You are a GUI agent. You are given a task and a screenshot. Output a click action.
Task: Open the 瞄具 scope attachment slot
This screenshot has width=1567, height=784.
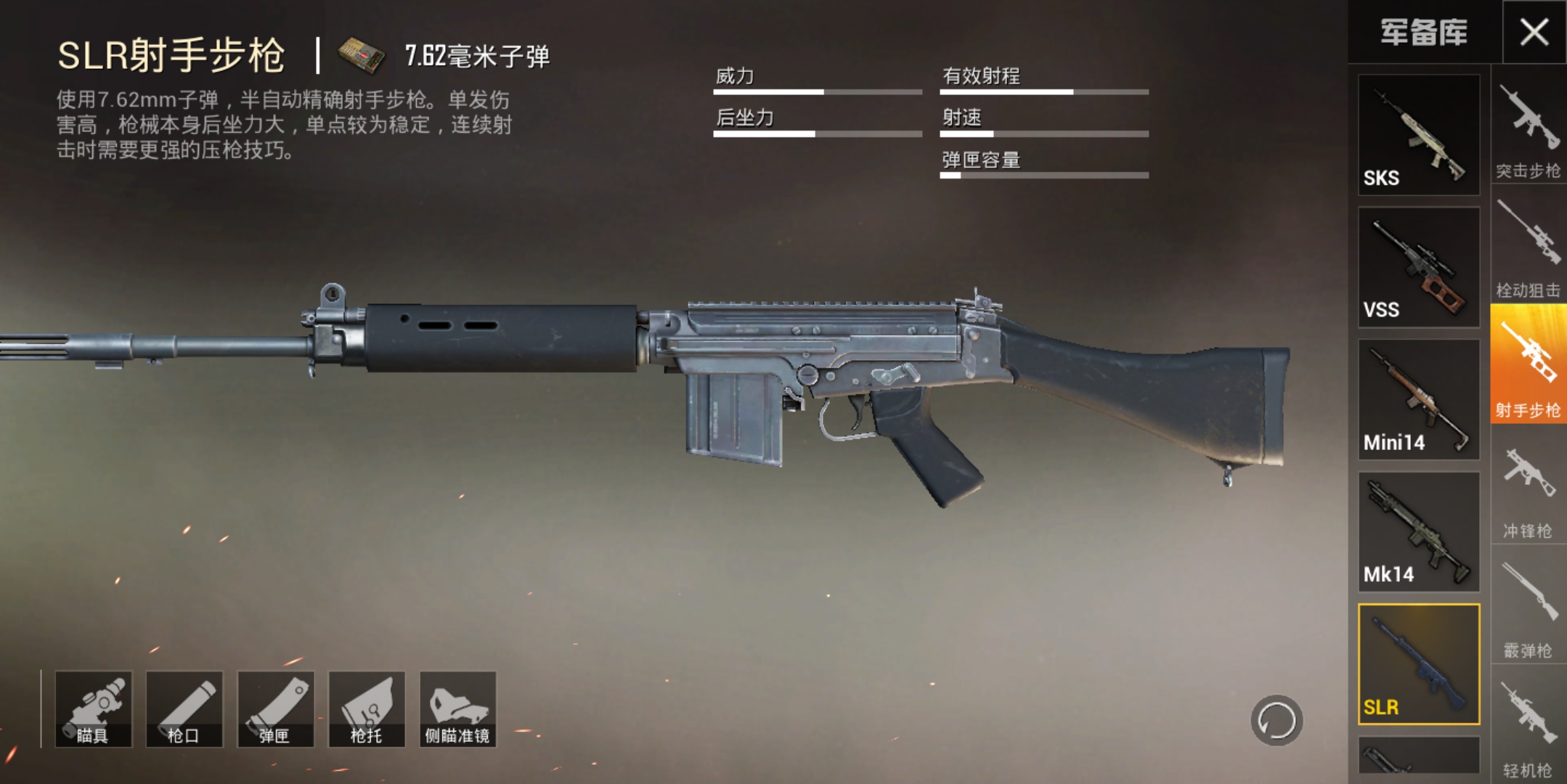[x=94, y=709]
